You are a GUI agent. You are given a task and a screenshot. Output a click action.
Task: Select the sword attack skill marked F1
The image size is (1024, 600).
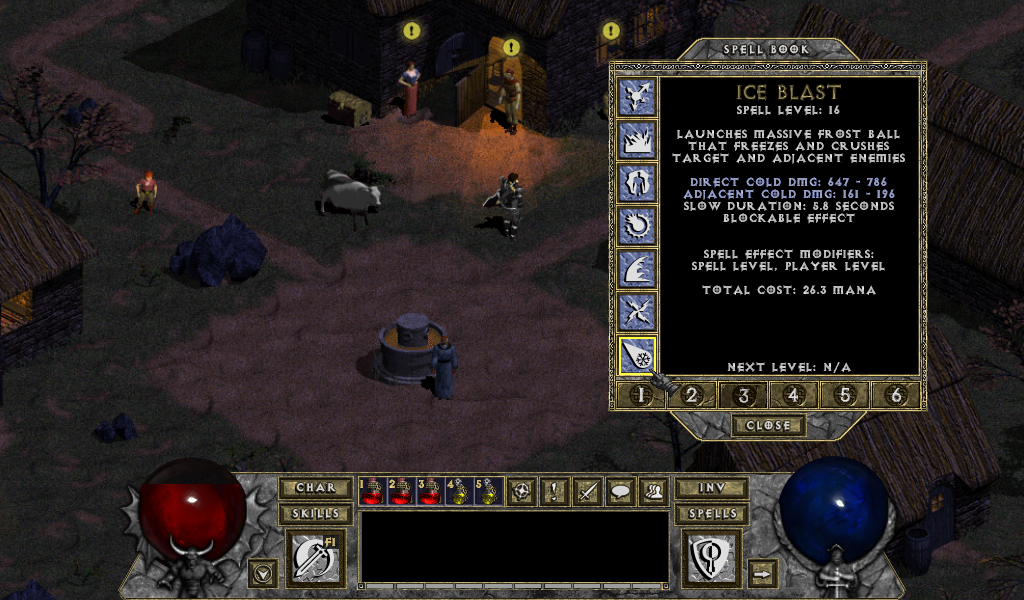[x=315, y=557]
